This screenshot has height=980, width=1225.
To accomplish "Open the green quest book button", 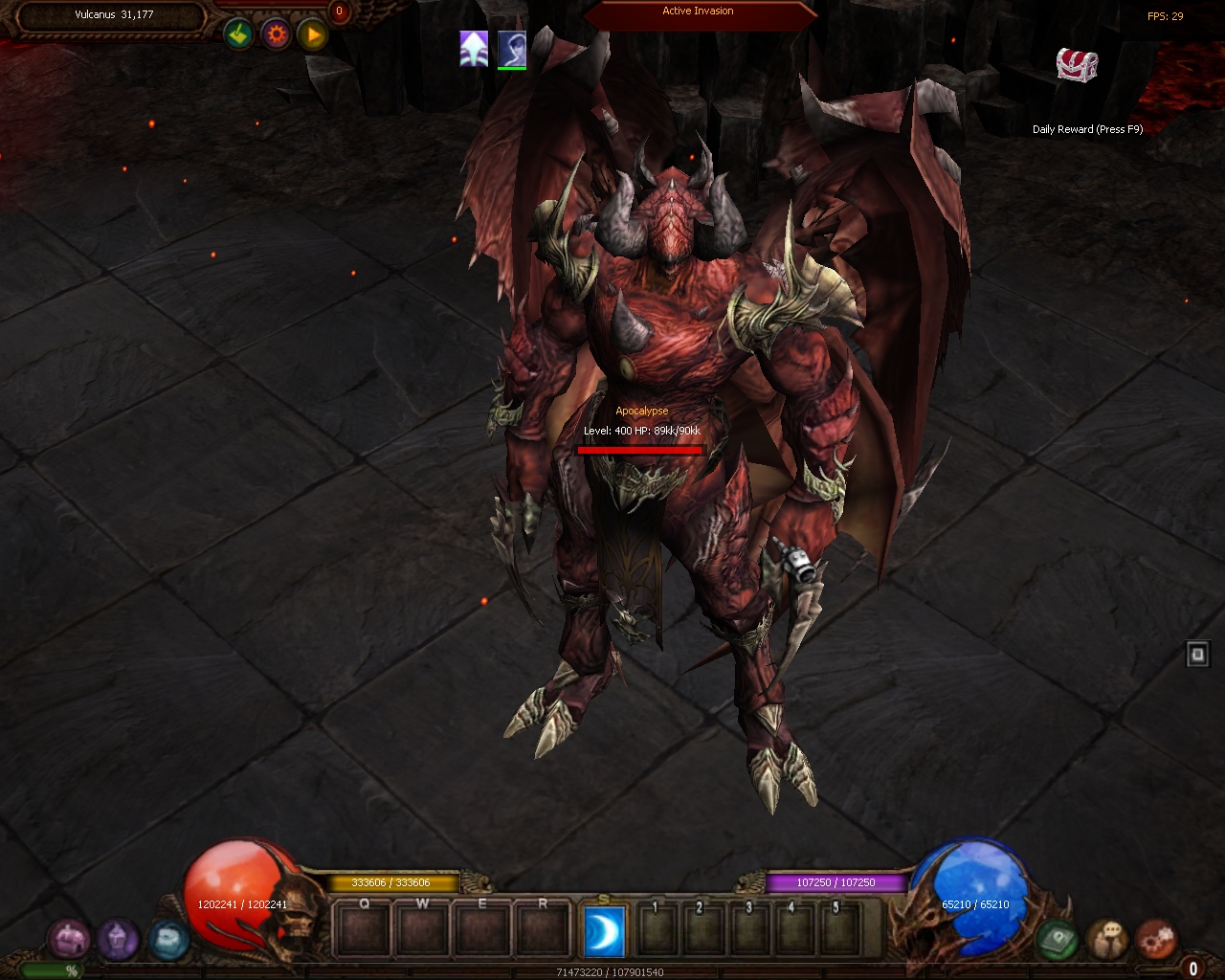I will click(x=1058, y=939).
